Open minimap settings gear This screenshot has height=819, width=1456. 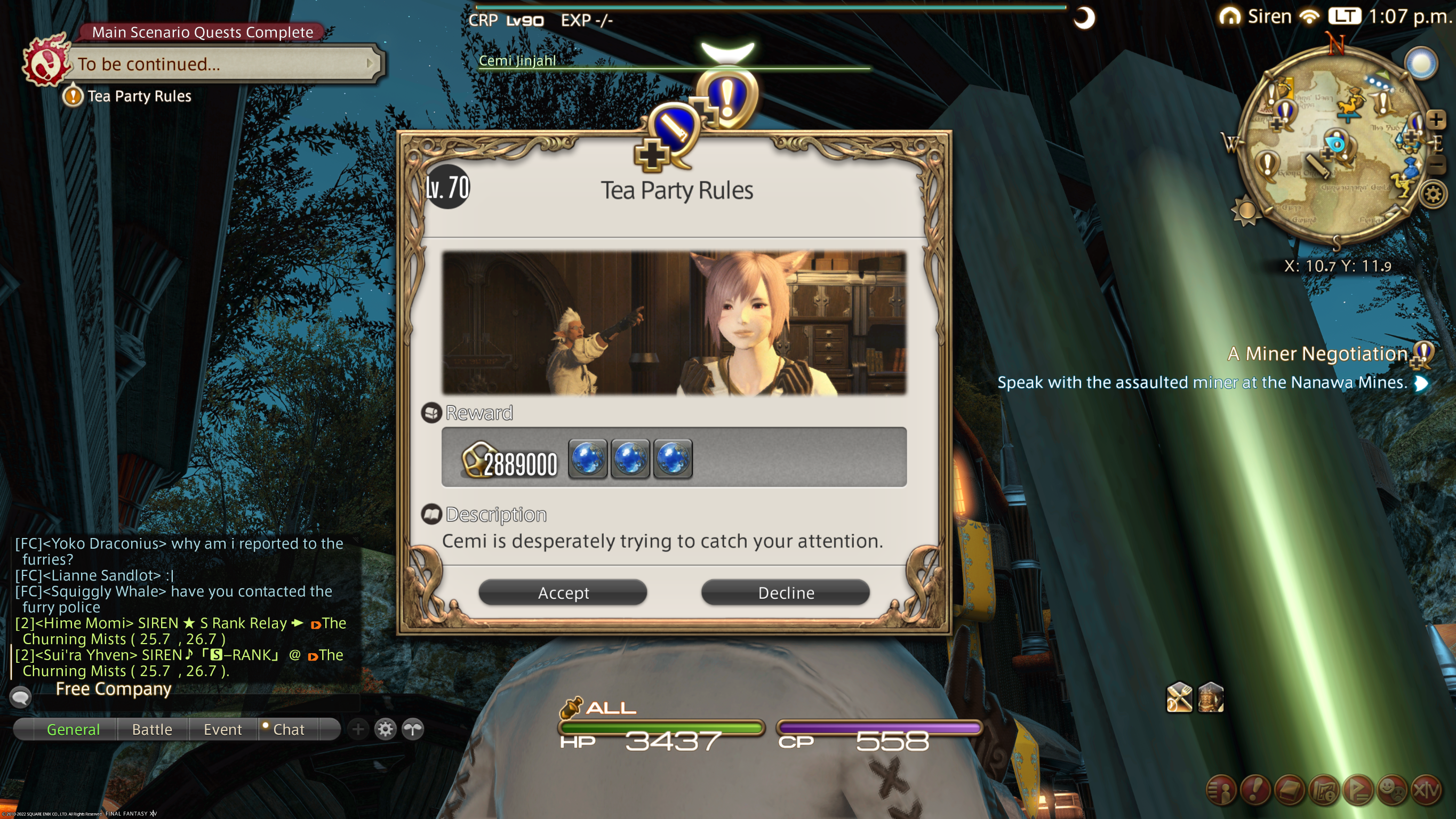[x=1433, y=195]
